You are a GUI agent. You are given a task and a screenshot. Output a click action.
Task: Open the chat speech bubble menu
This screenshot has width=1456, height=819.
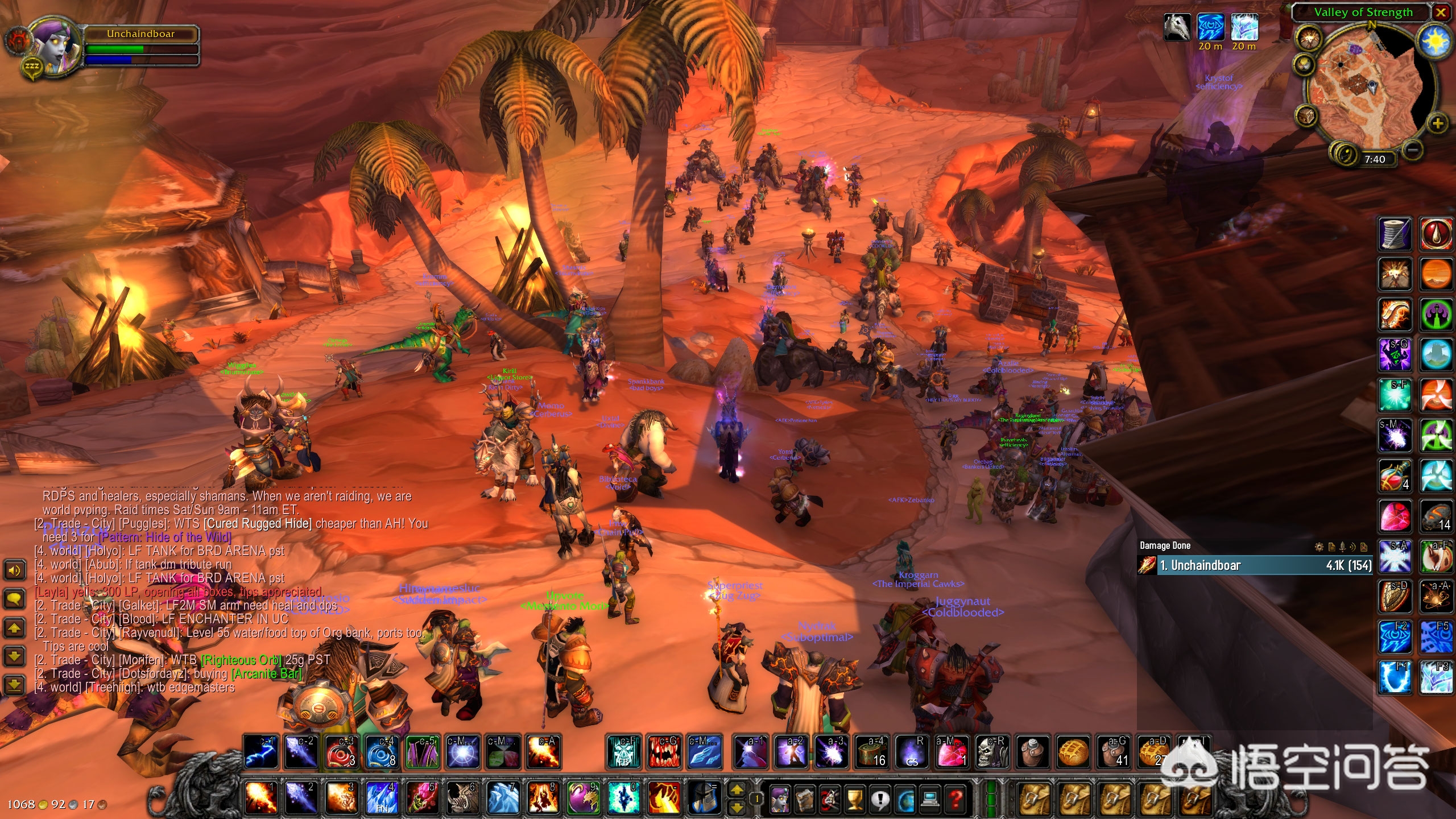[x=14, y=598]
